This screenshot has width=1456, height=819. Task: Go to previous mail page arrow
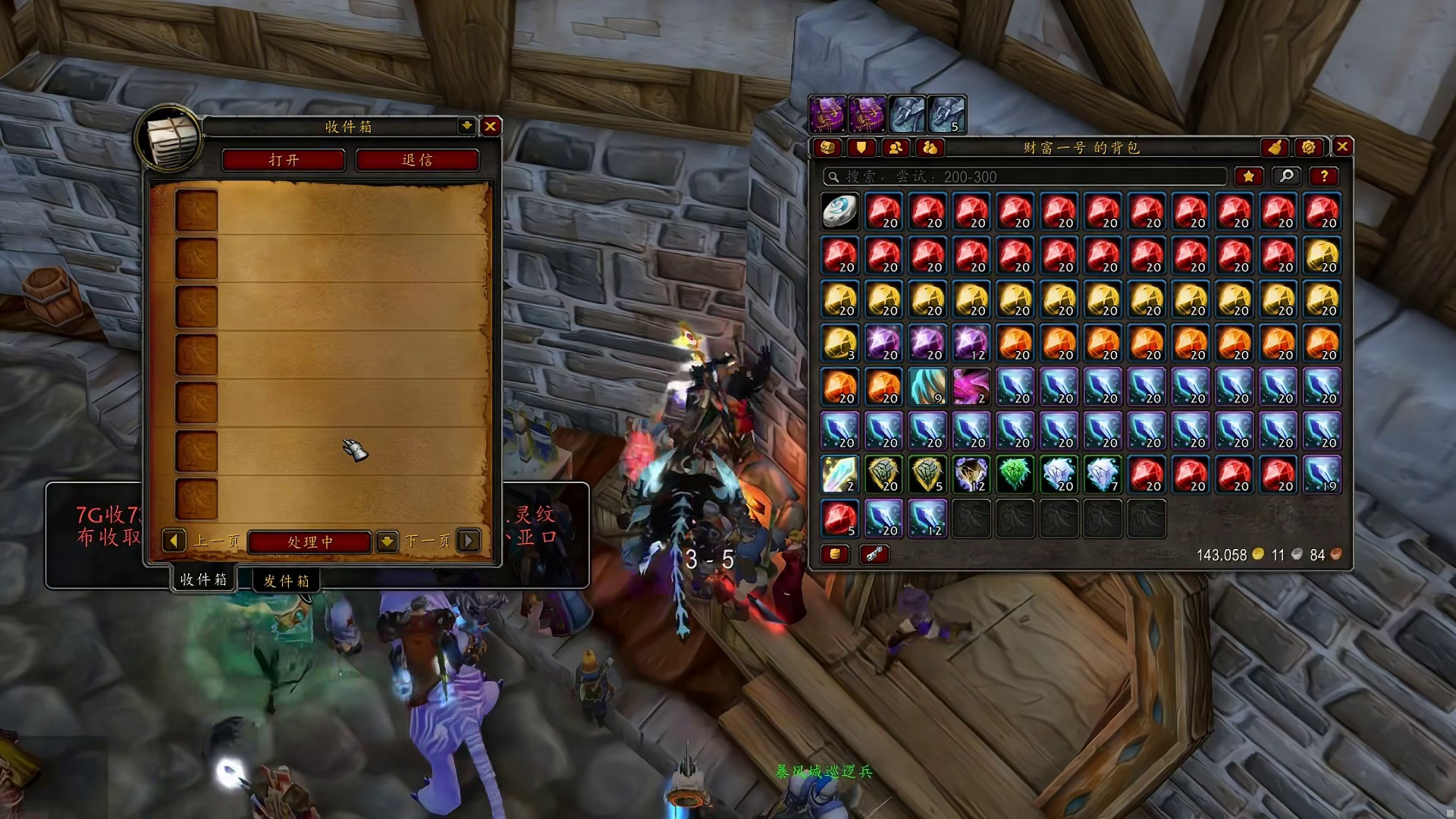pyautogui.click(x=174, y=541)
